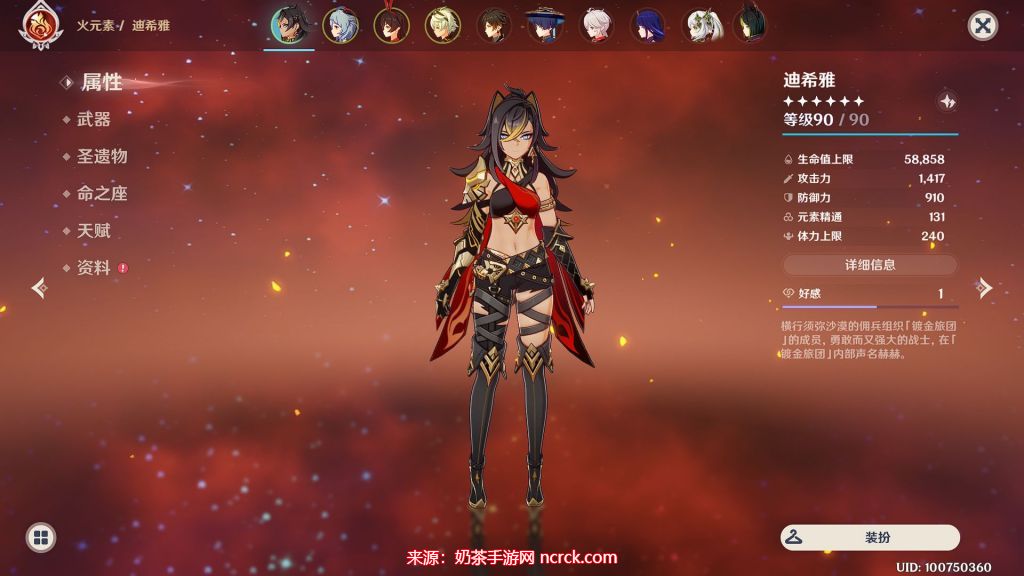Viewport: 1024px width, 576px height.
Task: Choose the blond green-tinted hair character portrait
Action: click(x=442, y=25)
